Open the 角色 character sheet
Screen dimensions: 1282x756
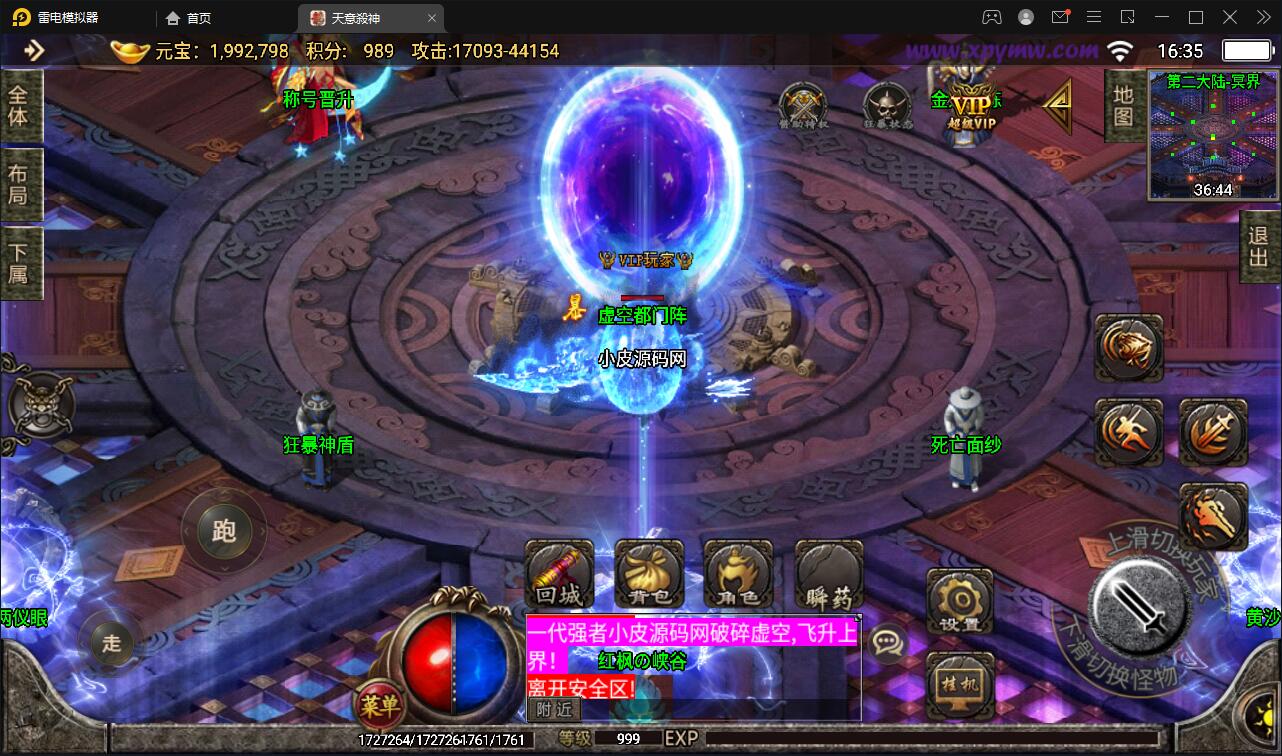click(x=738, y=575)
